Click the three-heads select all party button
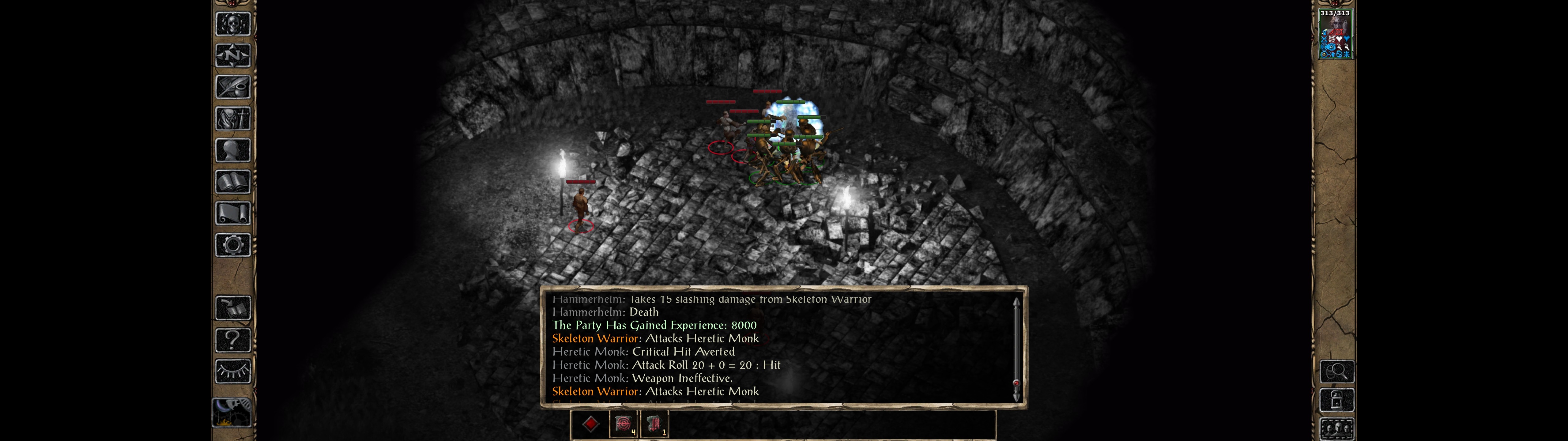Image resolution: width=1568 pixels, height=441 pixels. pyautogui.click(x=1336, y=429)
